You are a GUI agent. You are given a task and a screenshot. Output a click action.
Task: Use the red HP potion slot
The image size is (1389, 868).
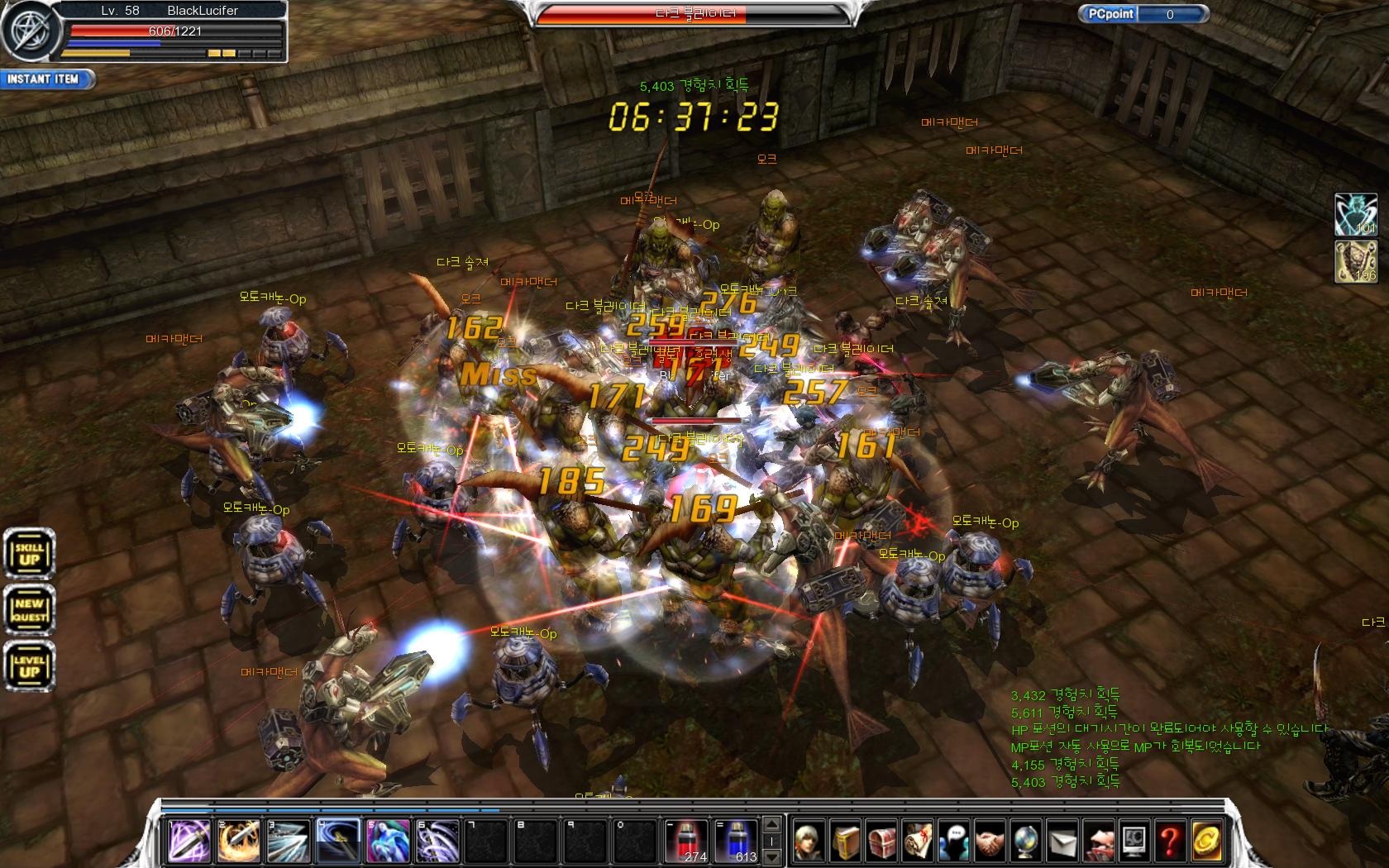(x=688, y=840)
